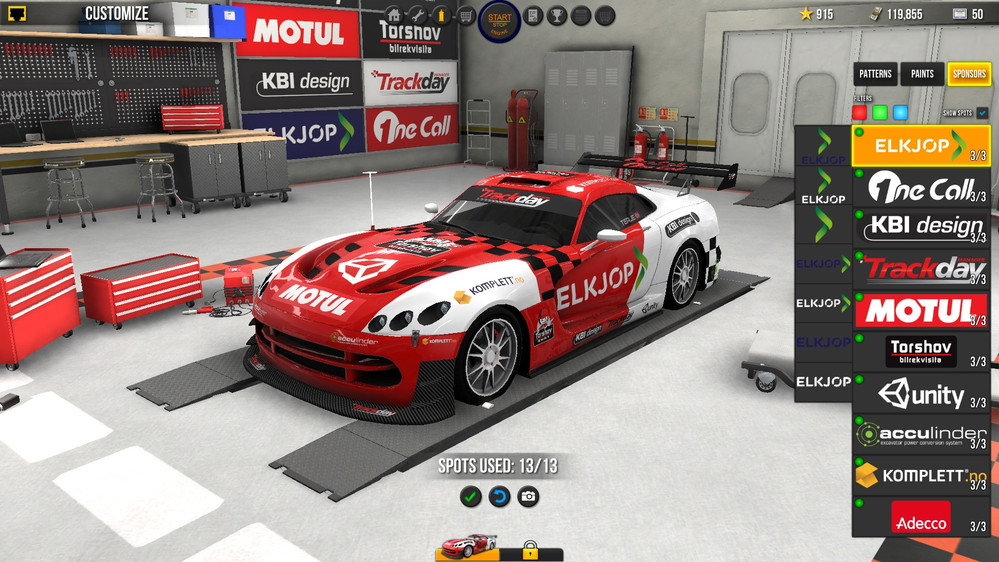999x562 pixels.
Task: Choose the One Call sponsor
Action: tap(920, 187)
